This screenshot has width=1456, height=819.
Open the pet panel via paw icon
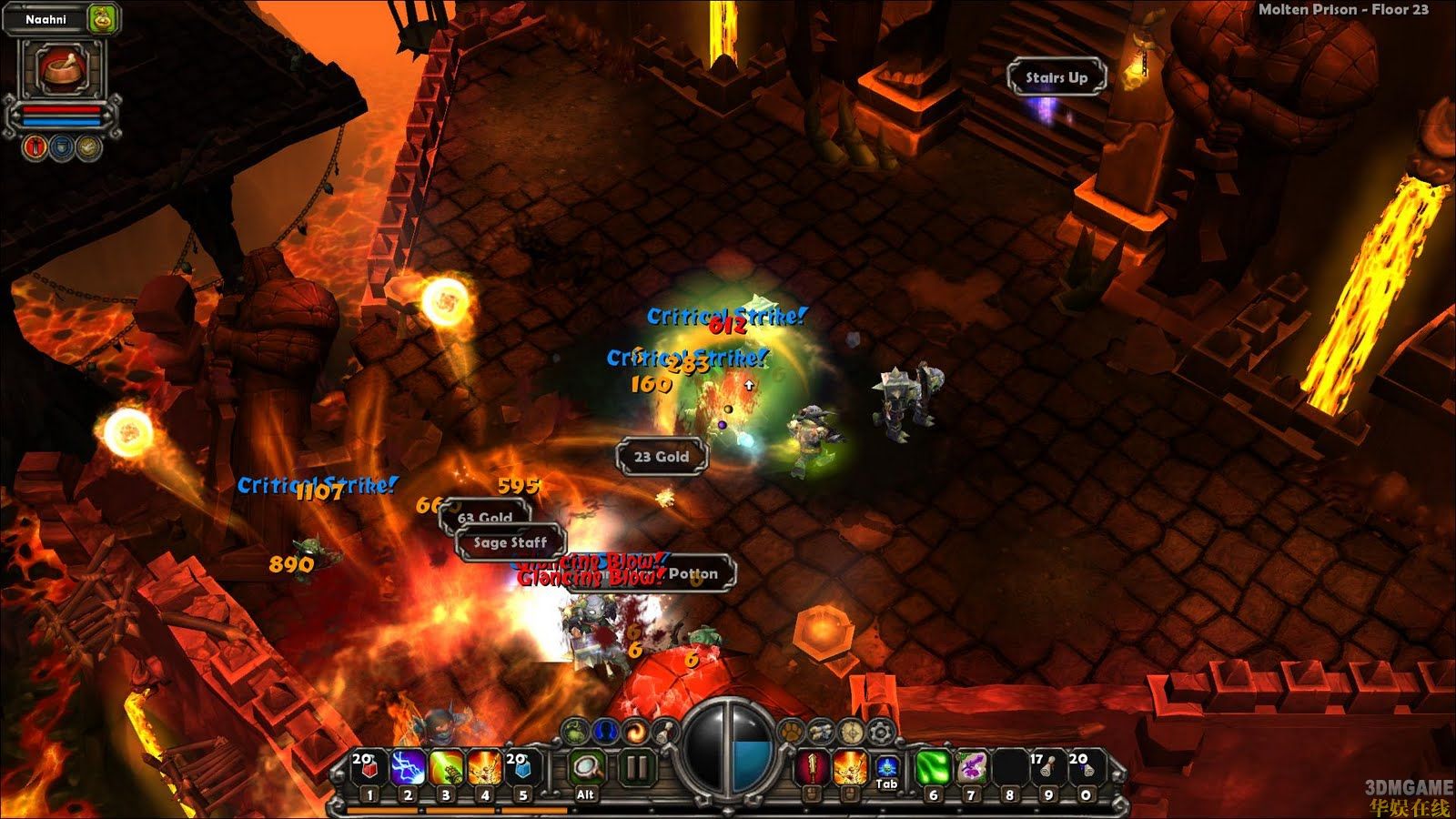pyautogui.click(x=791, y=732)
